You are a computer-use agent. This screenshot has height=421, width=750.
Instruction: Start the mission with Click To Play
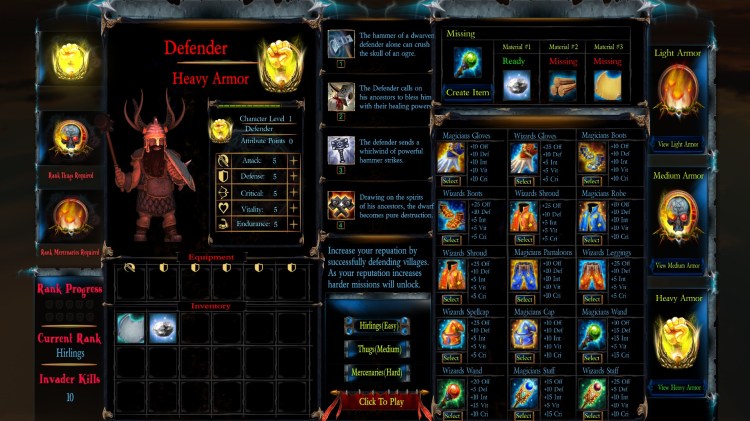tap(380, 401)
